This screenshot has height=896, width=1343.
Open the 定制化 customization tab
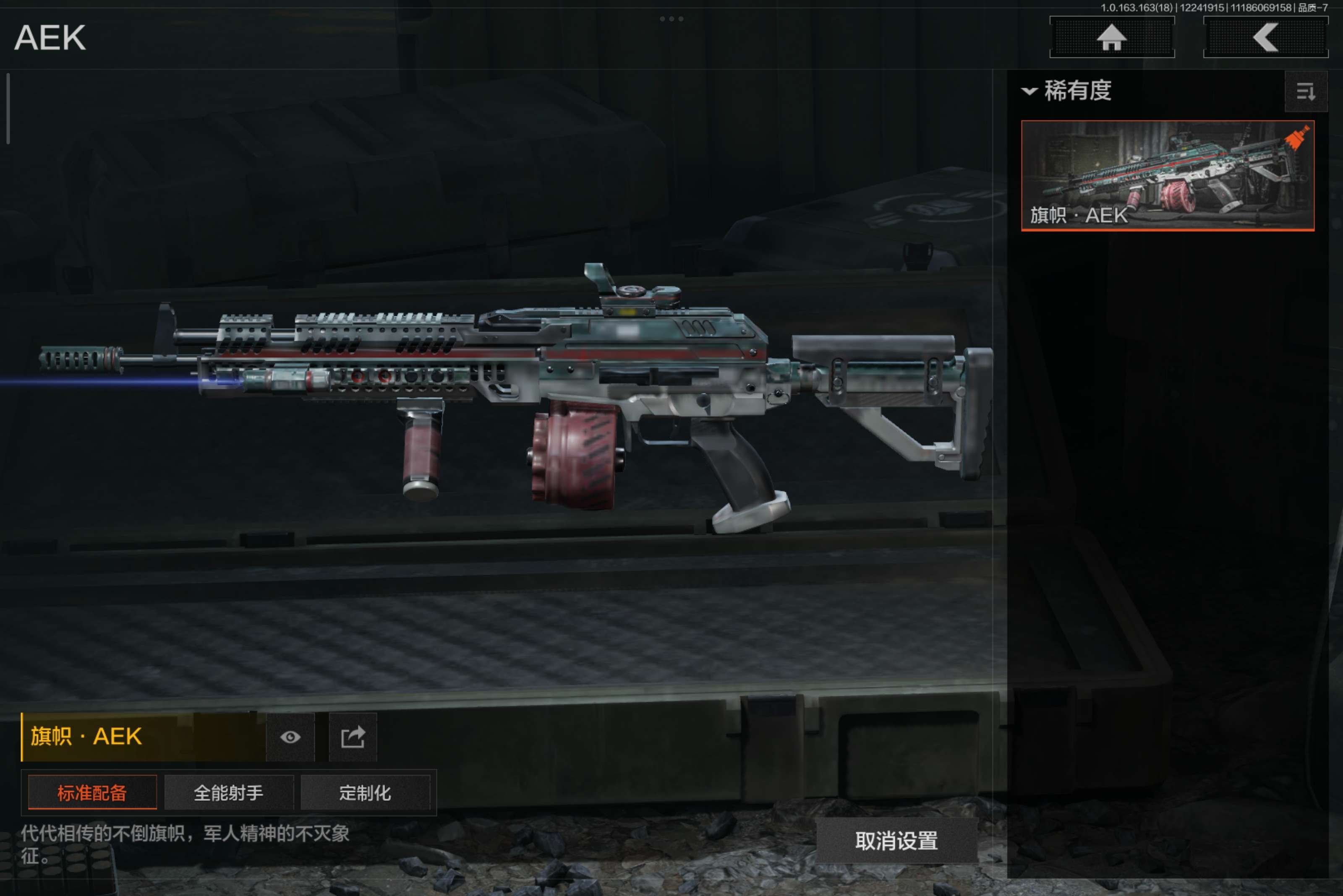point(365,792)
